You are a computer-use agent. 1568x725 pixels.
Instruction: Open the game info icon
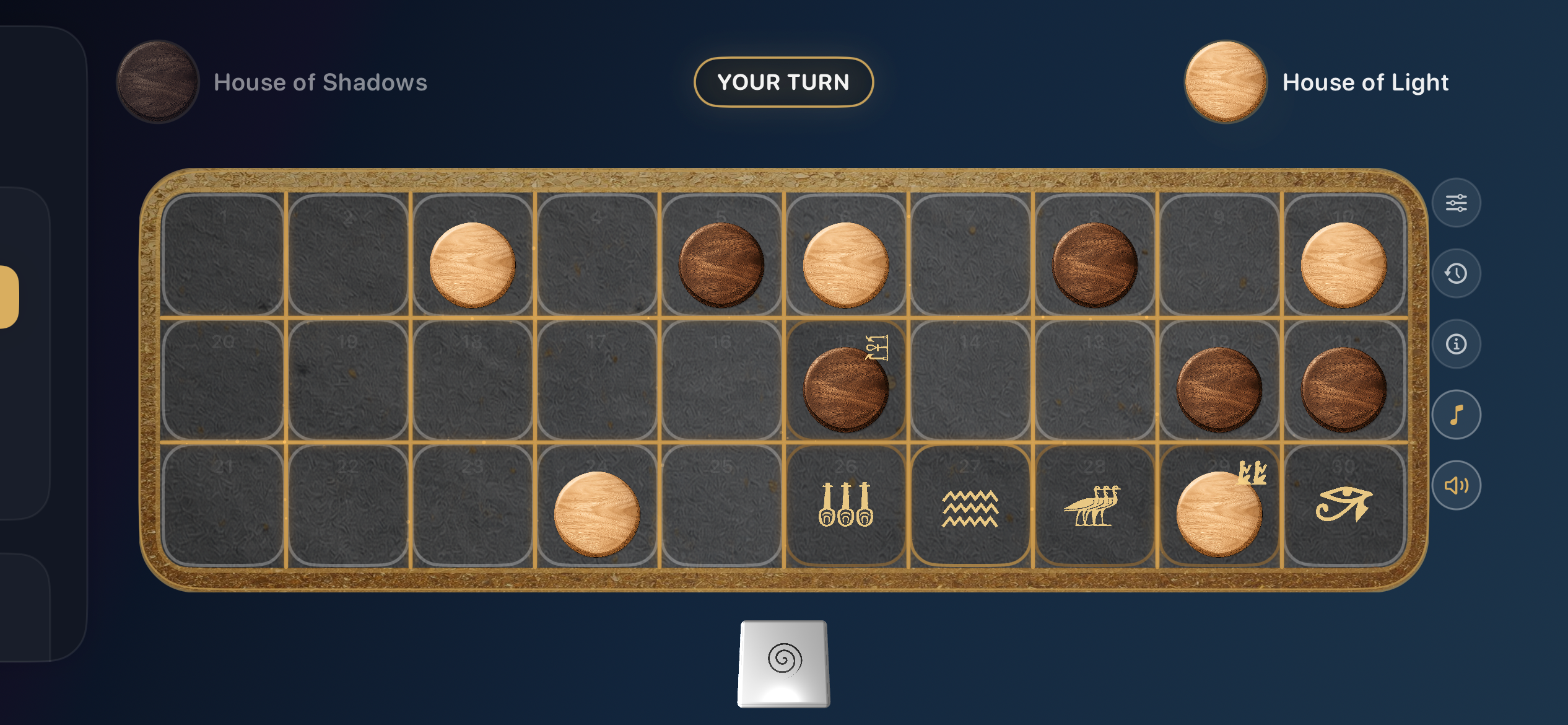pyautogui.click(x=1456, y=344)
